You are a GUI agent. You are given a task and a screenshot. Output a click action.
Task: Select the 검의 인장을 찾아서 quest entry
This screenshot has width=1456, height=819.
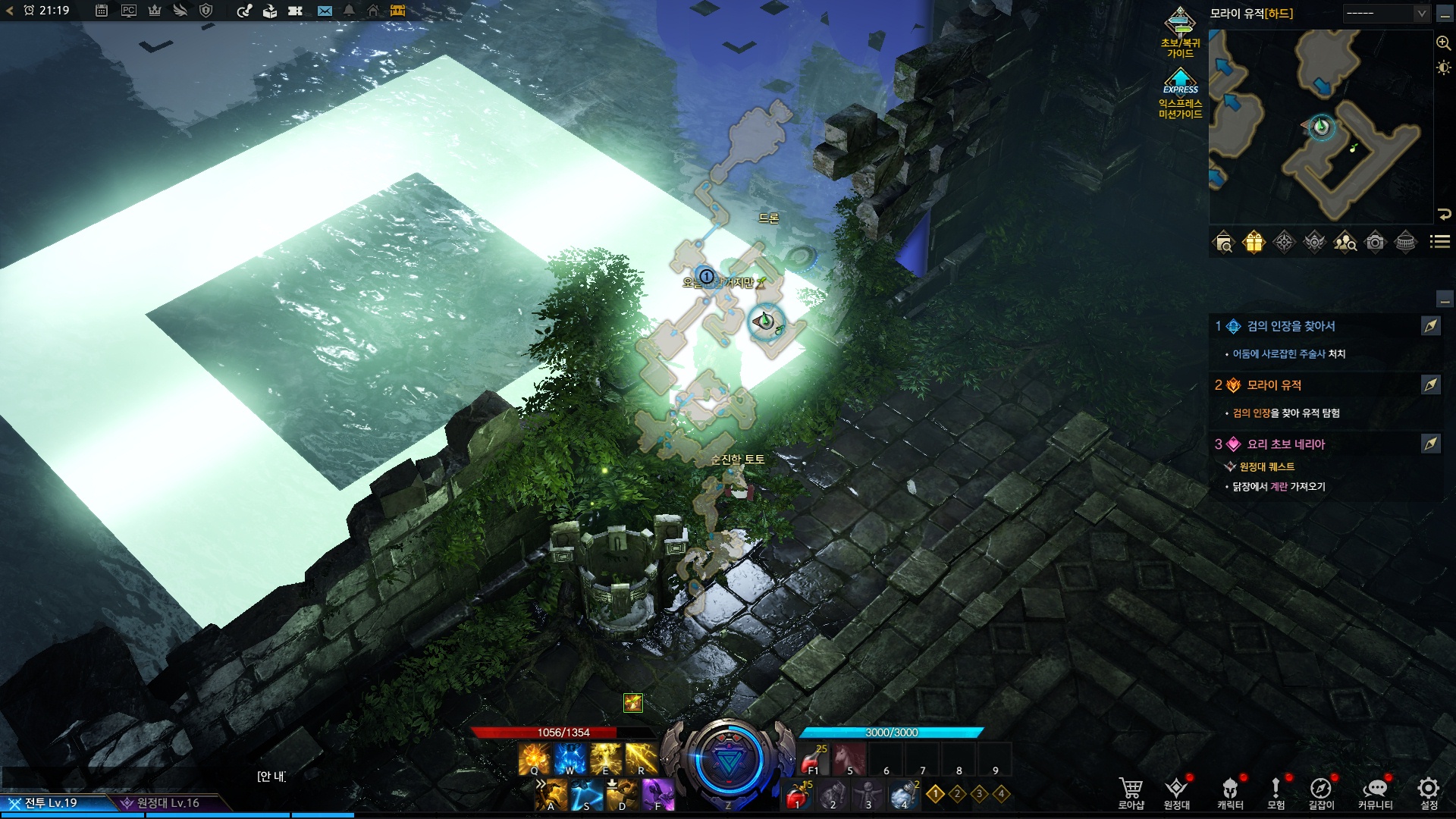click(1291, 326)
